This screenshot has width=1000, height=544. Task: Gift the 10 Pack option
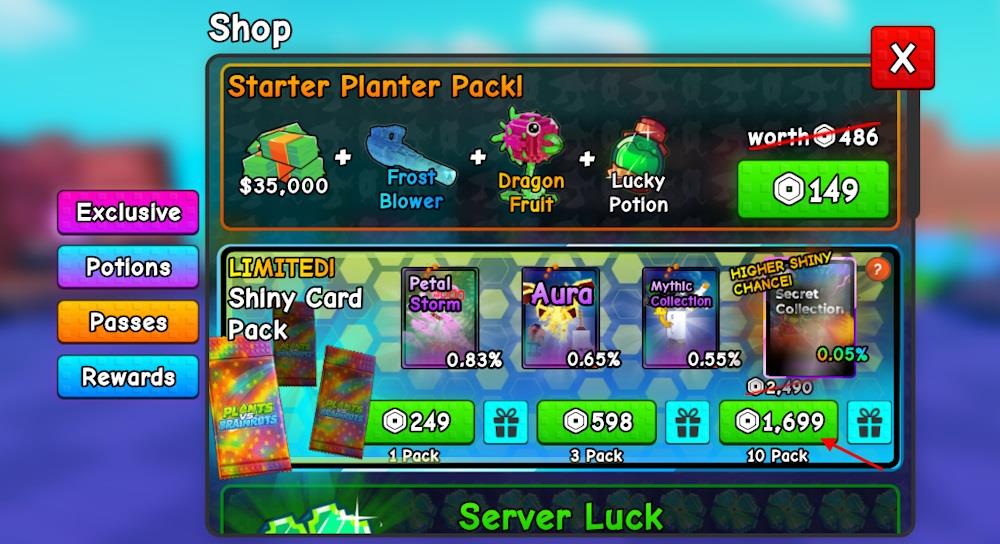[869, 423]
